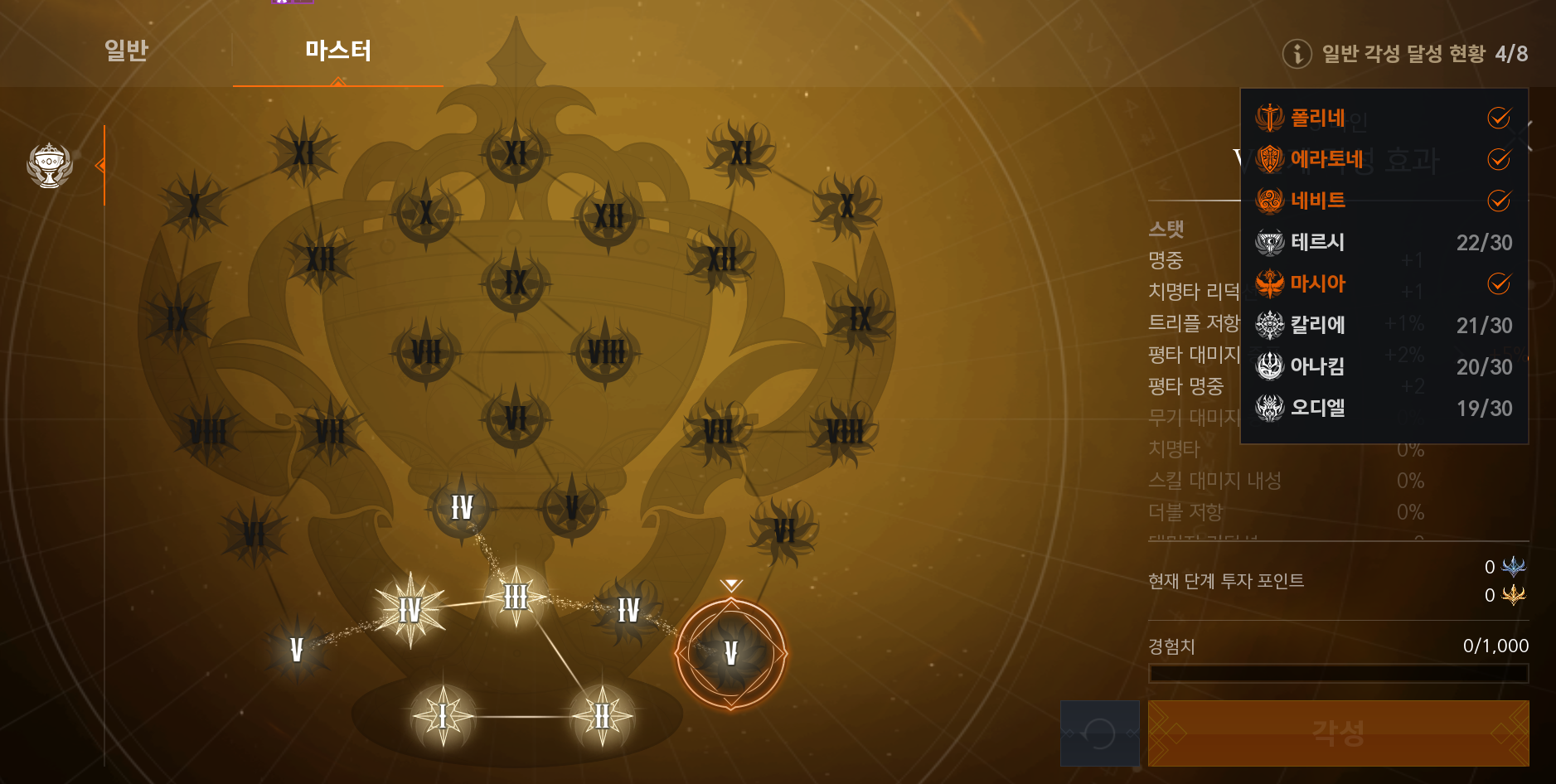This screenshot has height=784, width=1556.
Task: Select the glowing node II
Action: (603, 716)
